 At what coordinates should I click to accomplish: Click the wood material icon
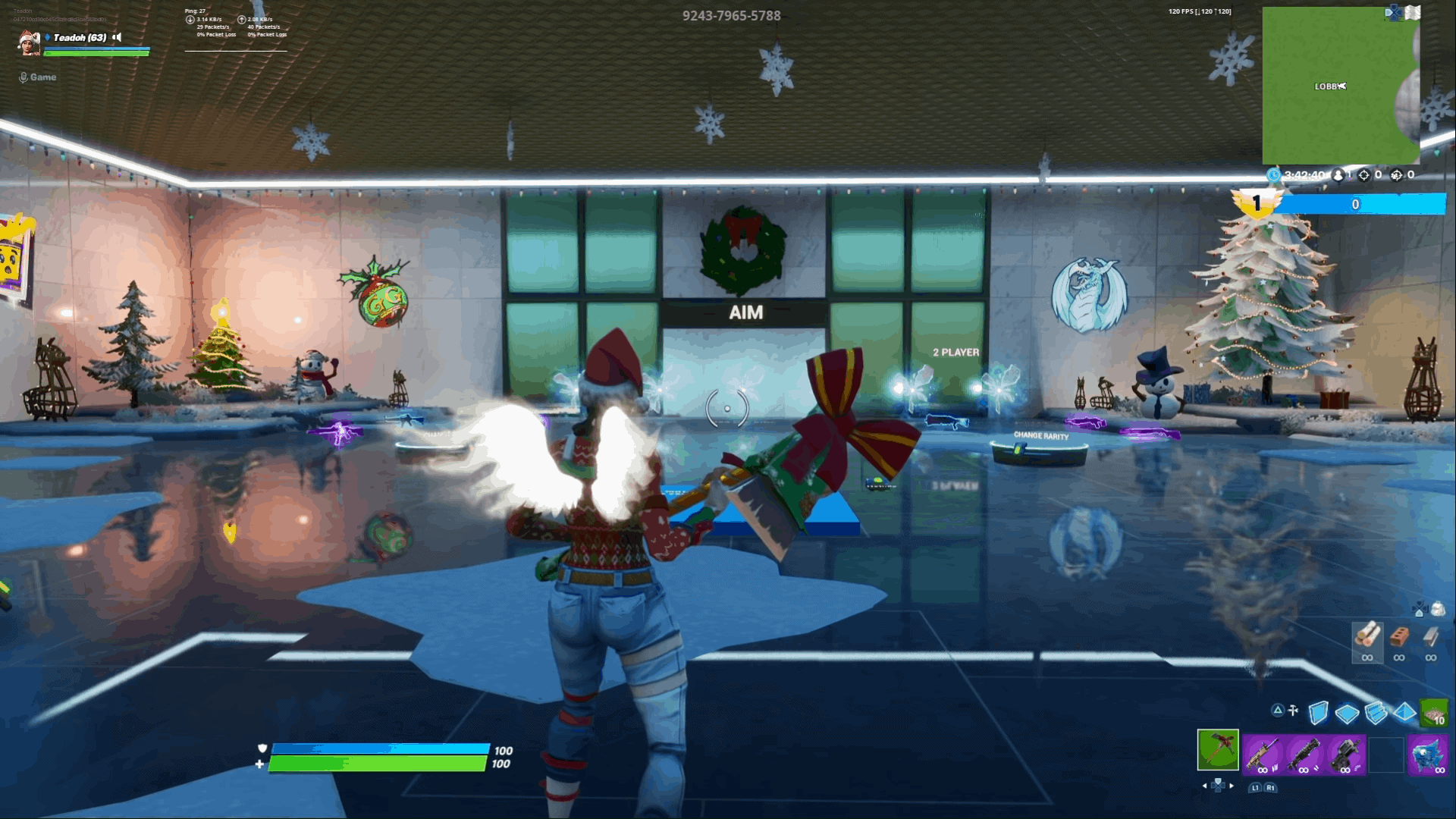tap(1368, 636)
